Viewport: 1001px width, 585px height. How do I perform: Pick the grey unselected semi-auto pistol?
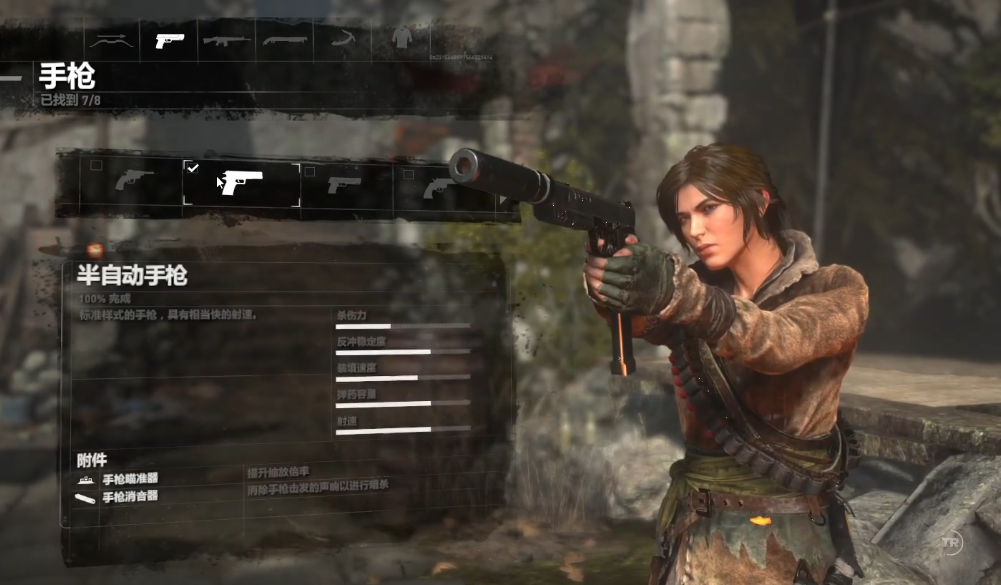[x=344, y=185]
